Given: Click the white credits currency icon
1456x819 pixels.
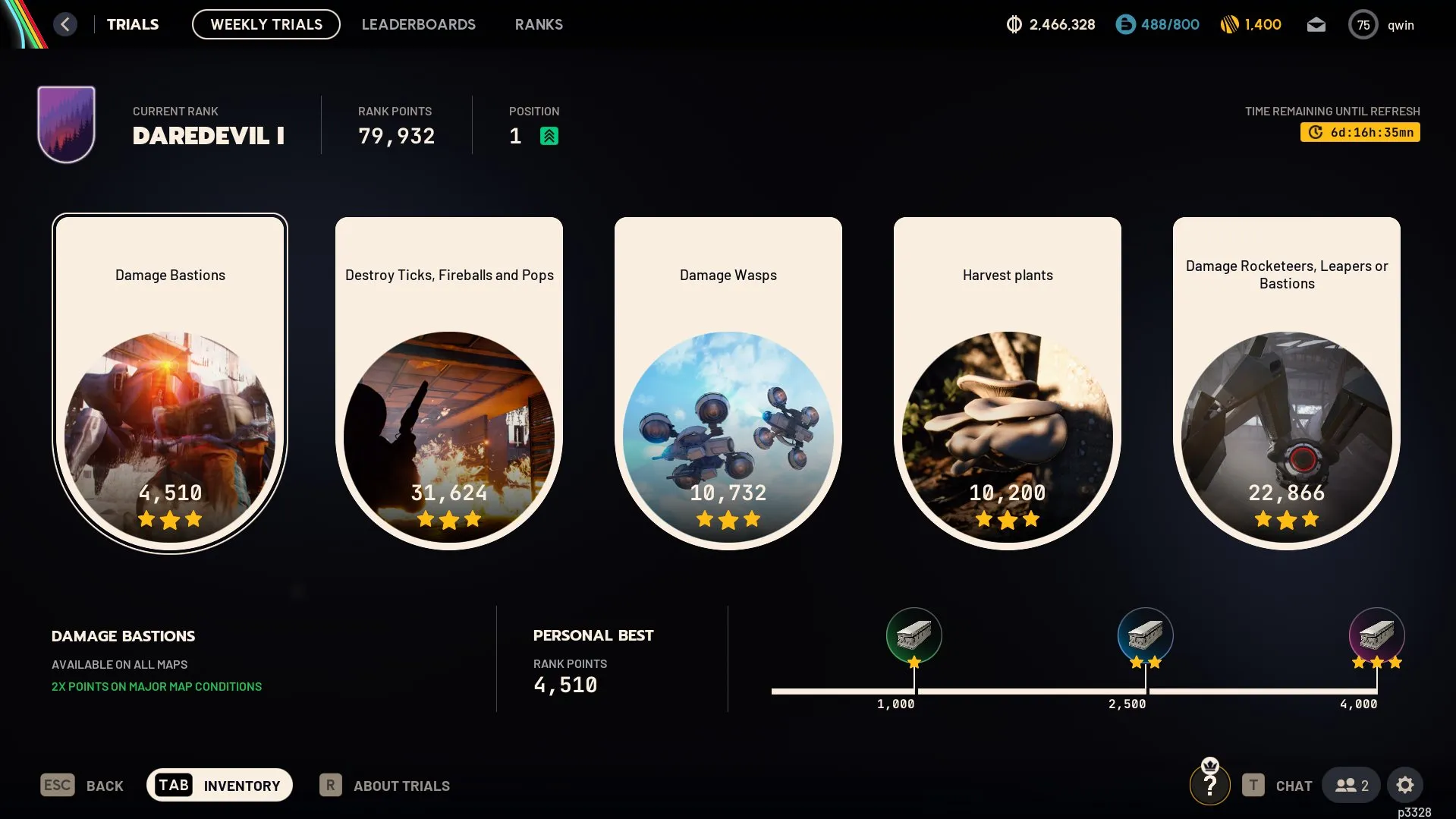Looking at the screenshot, I should pyautogui.click(x=1014, y=24).
